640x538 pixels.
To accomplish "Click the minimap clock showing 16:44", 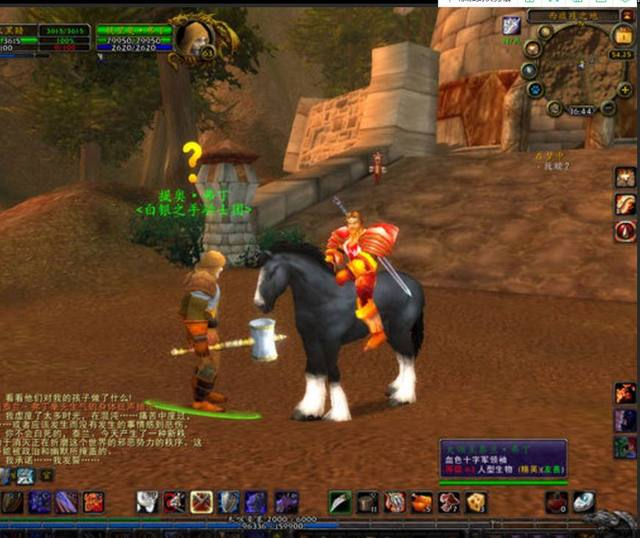I will (580, 110).
